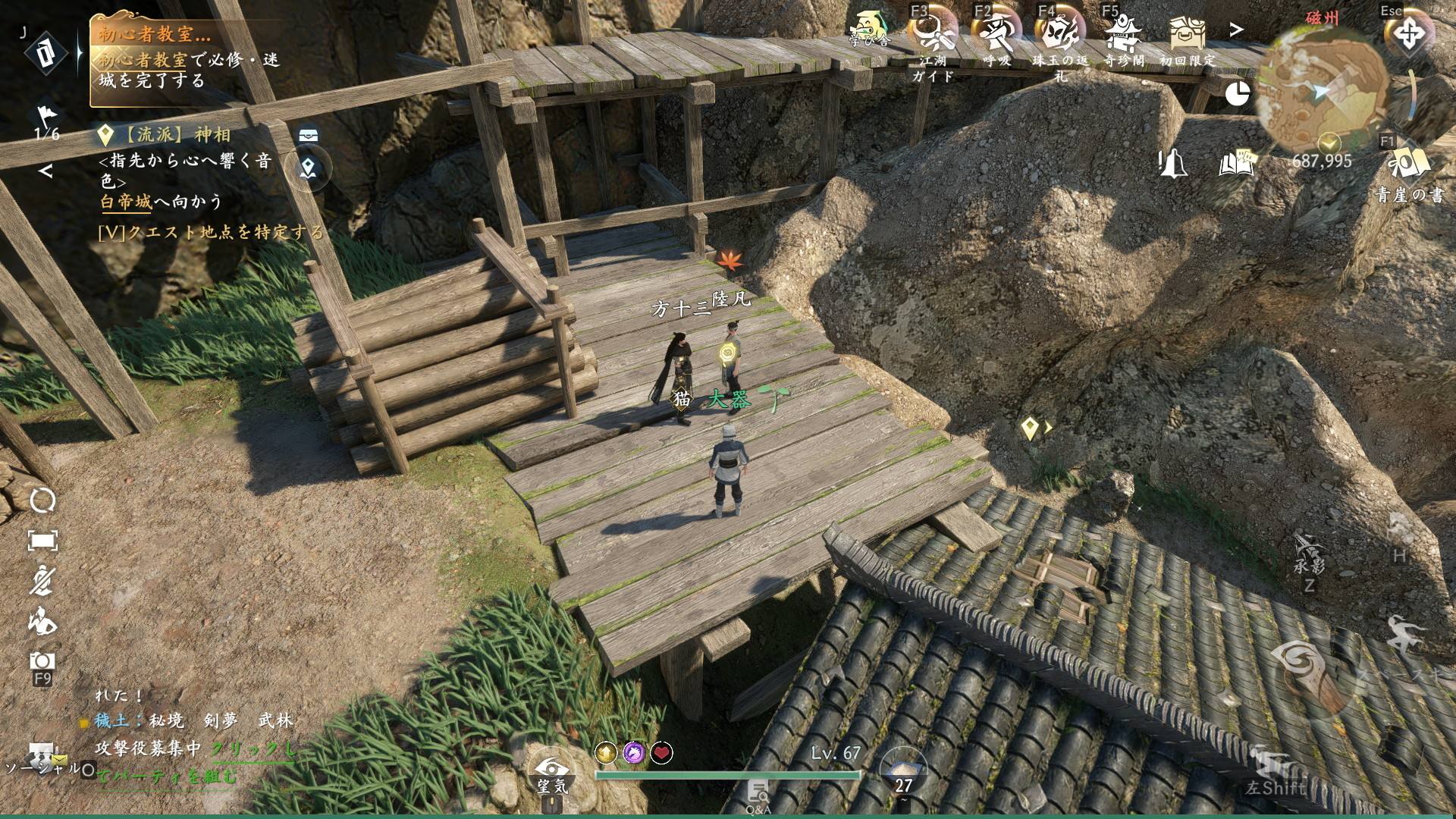
Task: Open the main menu compass icon
Action: pos(1408,34)
